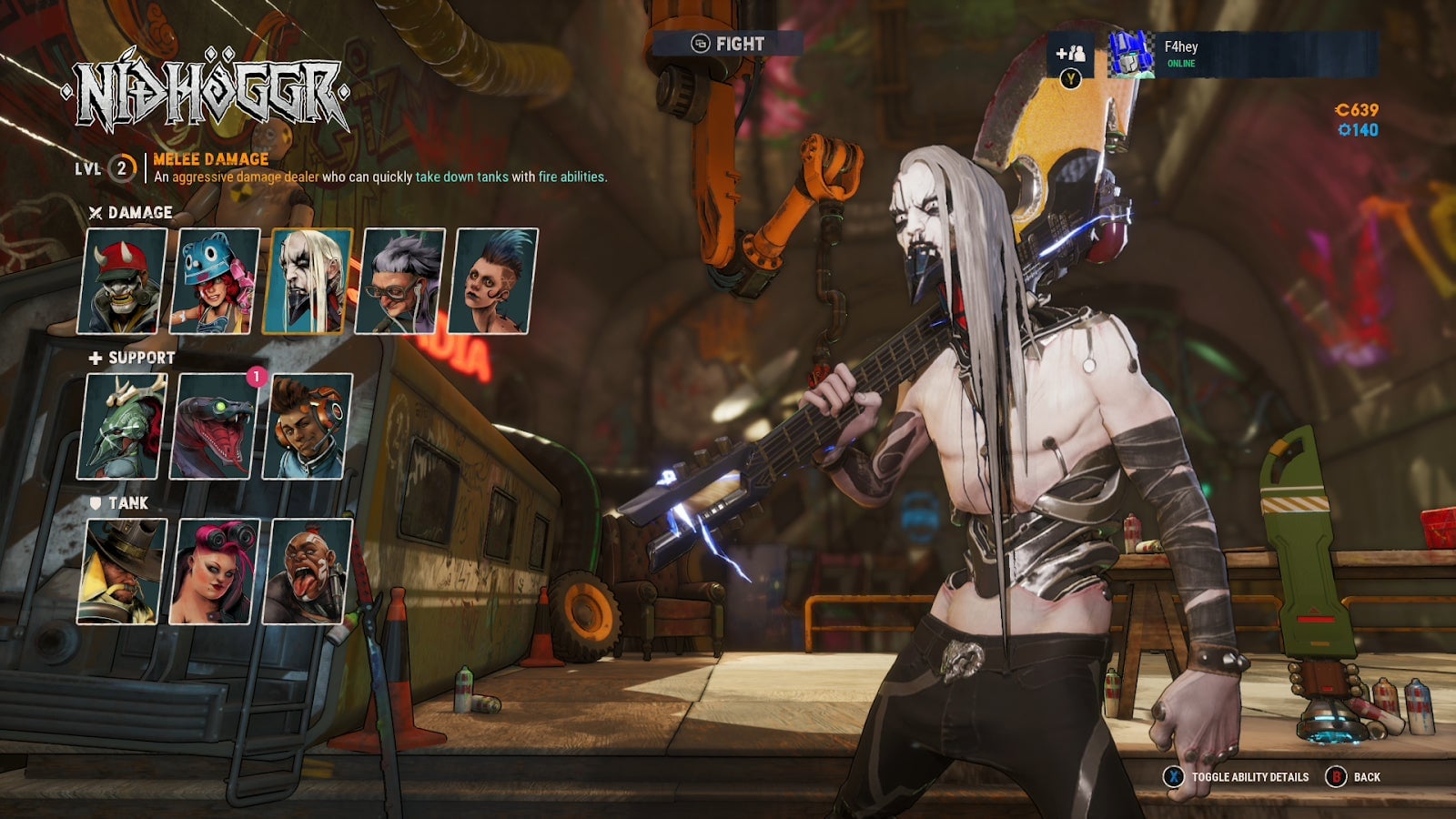This screenshot has height=819, width=1456.
Task: Click the cowboy-hat tank hero portrait
Action: pos(125,570)
